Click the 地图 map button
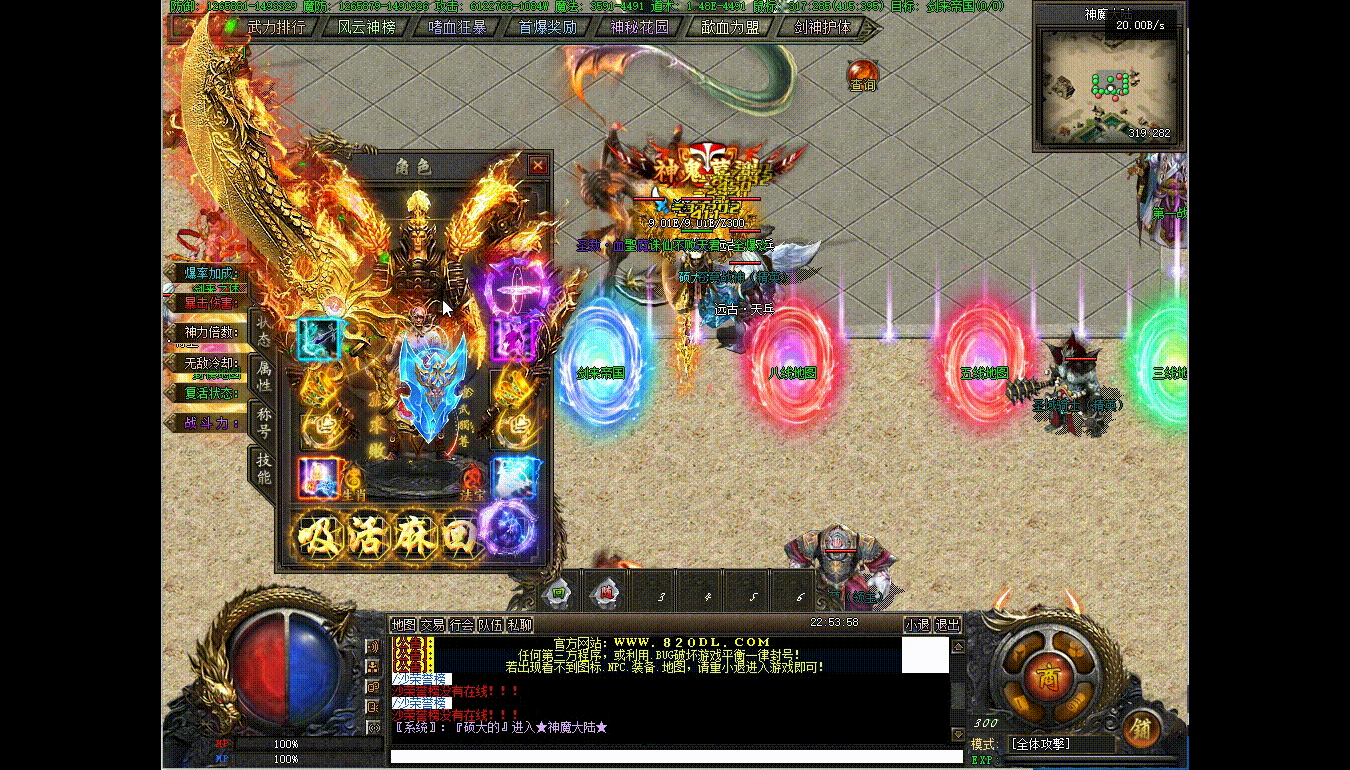The width and height of the screenshot is (1350, 770). pyautogui.click(x=403, y=625)
